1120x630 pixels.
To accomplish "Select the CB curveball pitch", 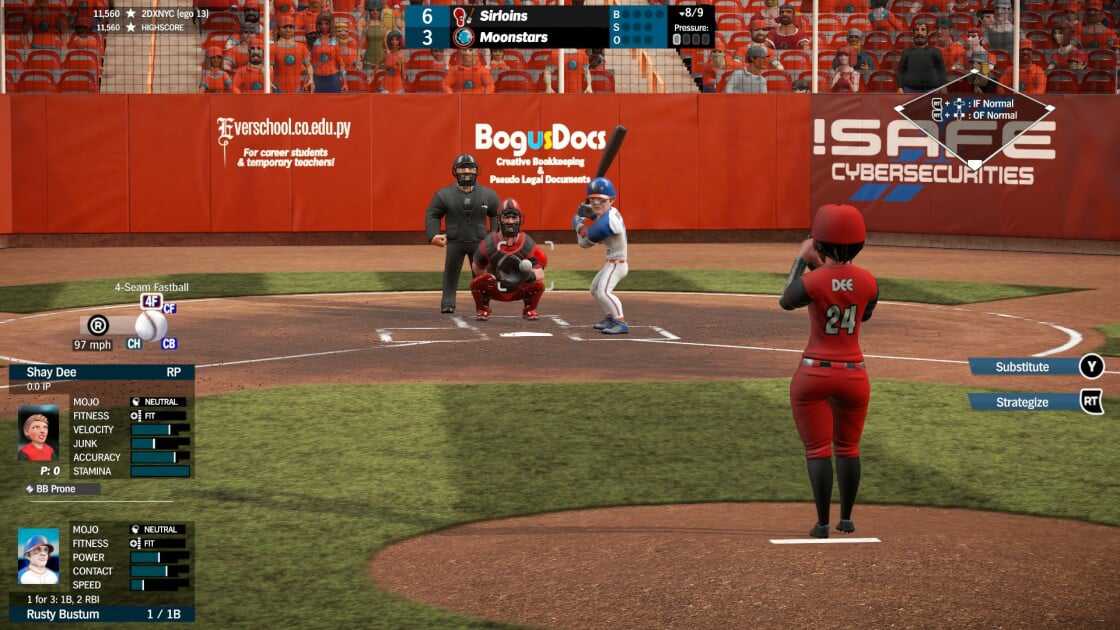I will click(169, 344).
